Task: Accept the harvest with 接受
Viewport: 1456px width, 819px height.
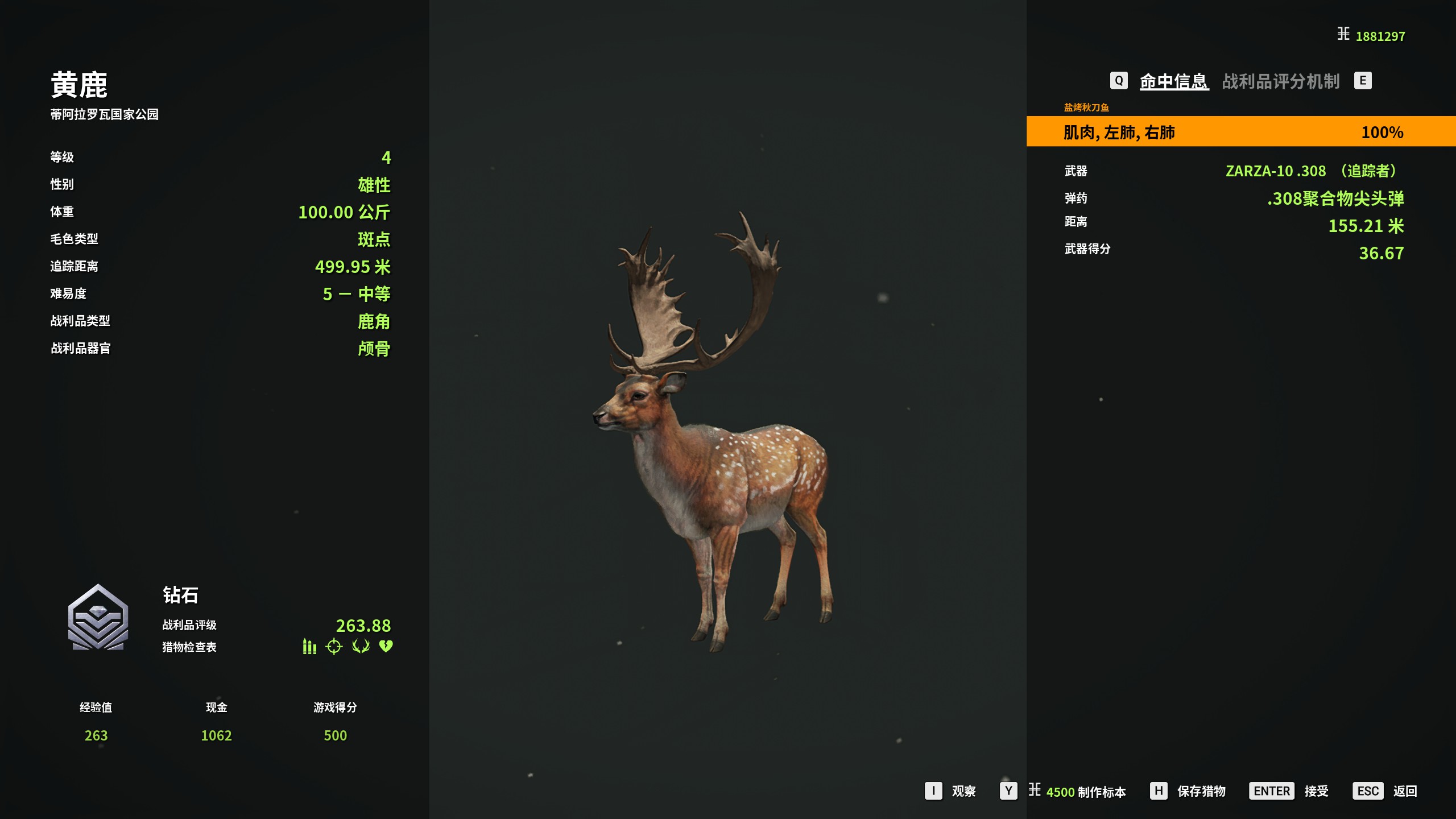Action: tap(1316, 791)
